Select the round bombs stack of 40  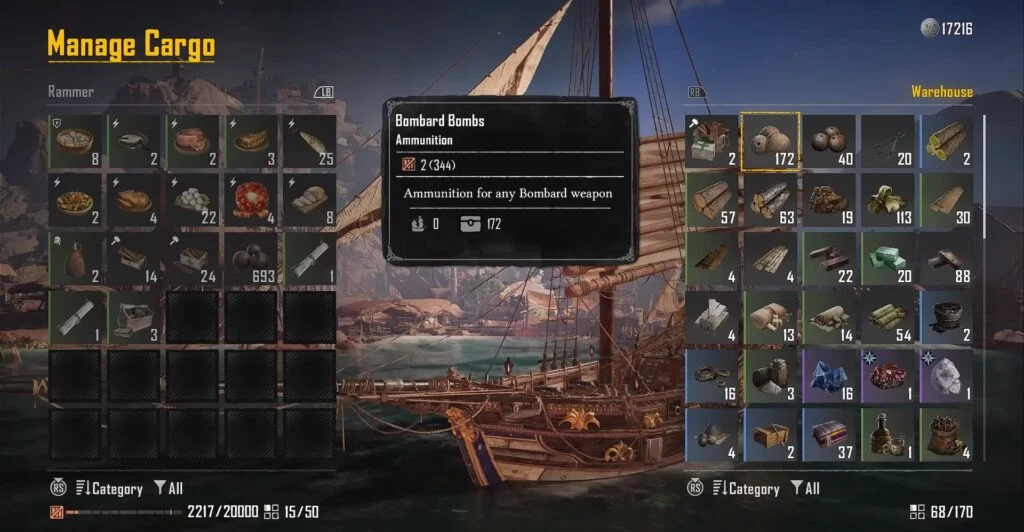click(828, 141)
